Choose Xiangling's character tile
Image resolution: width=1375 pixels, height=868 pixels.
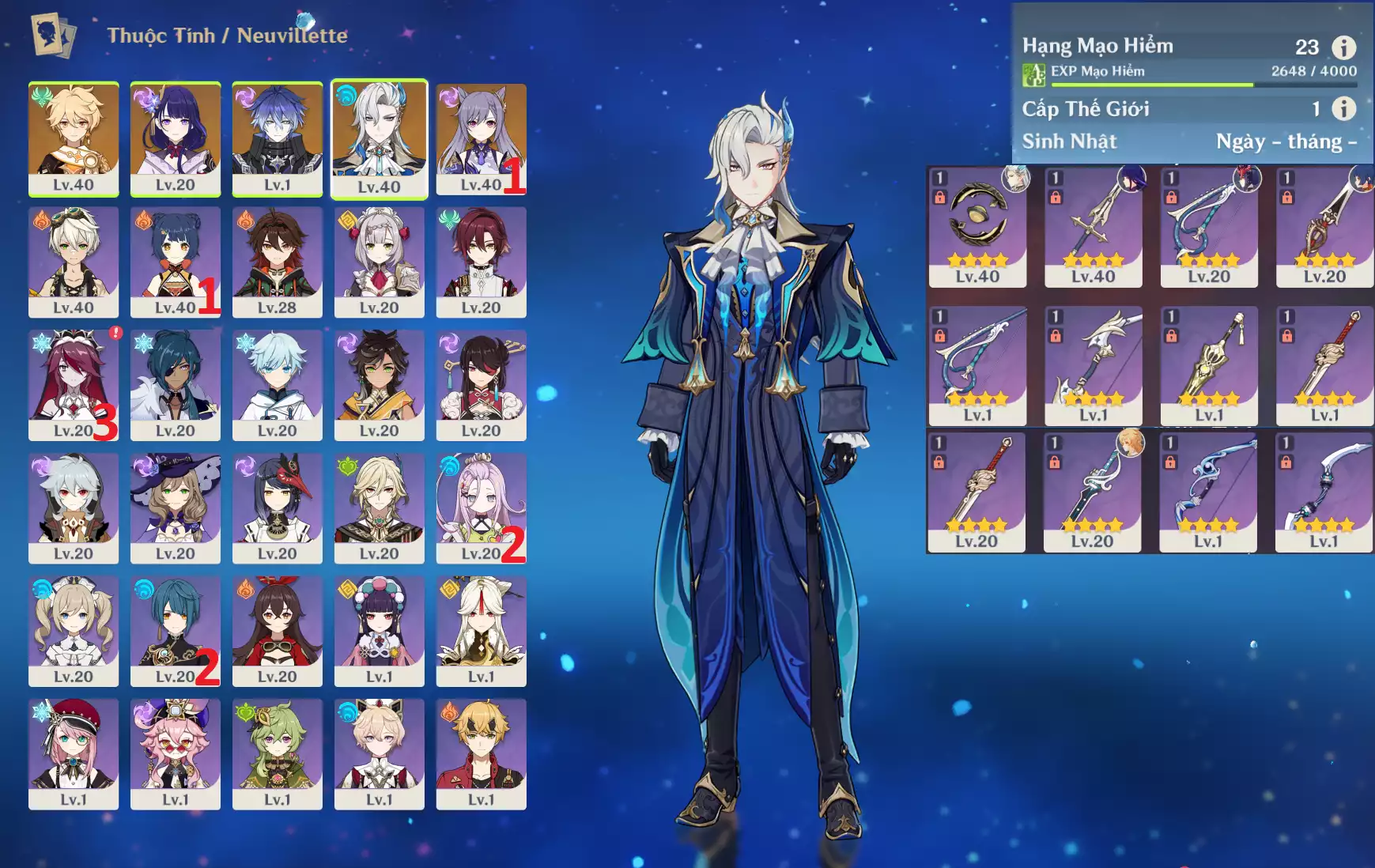[176, 262]
